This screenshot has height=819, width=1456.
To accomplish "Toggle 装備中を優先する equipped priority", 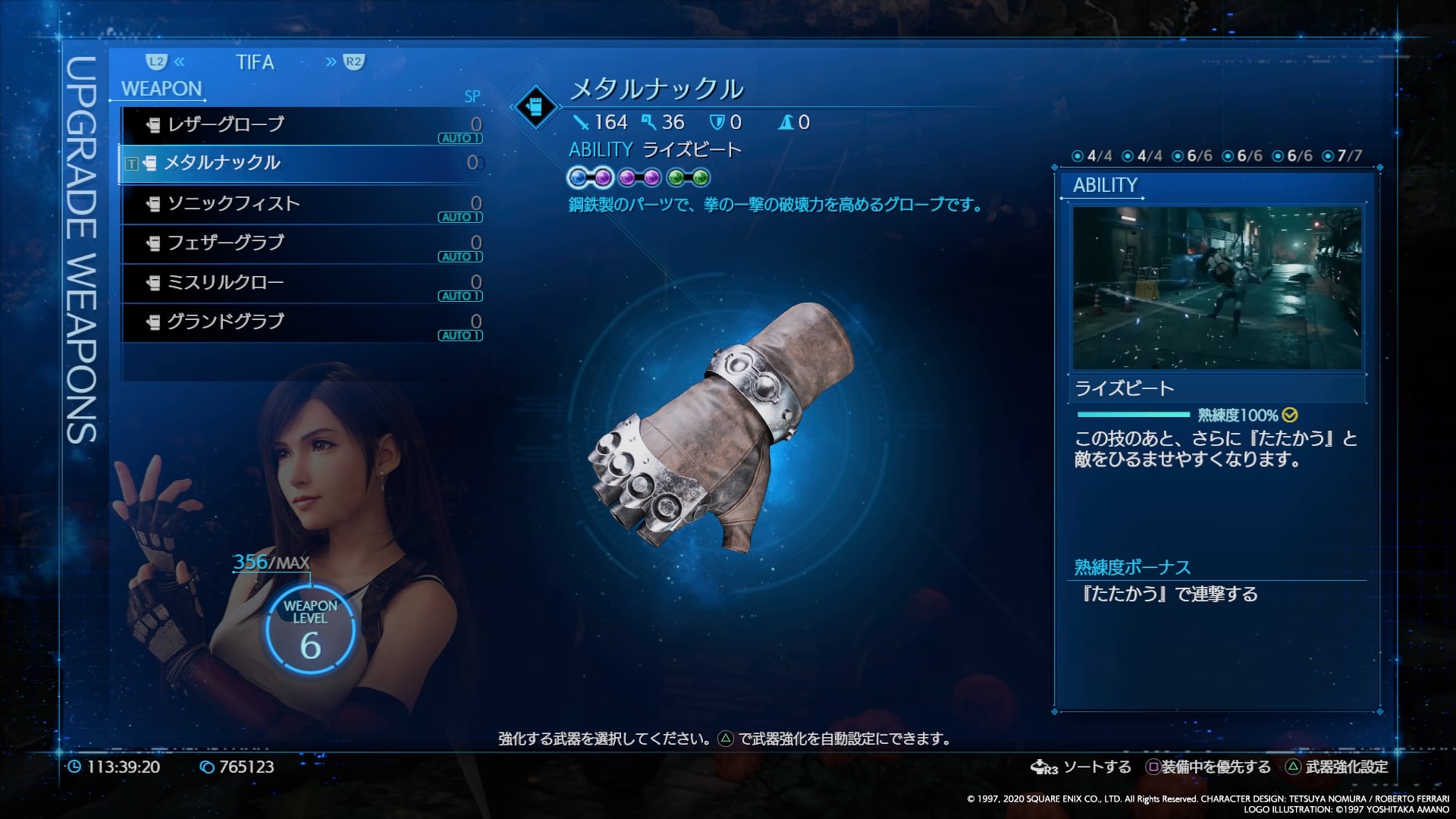I will coord(1208,767).
